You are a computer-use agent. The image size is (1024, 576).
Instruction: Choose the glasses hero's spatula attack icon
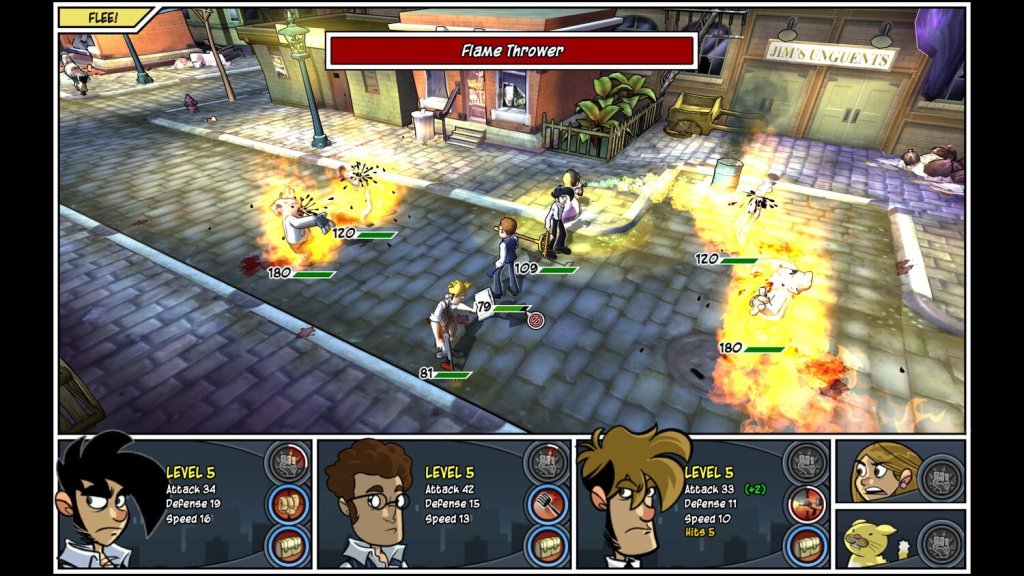(546, 504)
